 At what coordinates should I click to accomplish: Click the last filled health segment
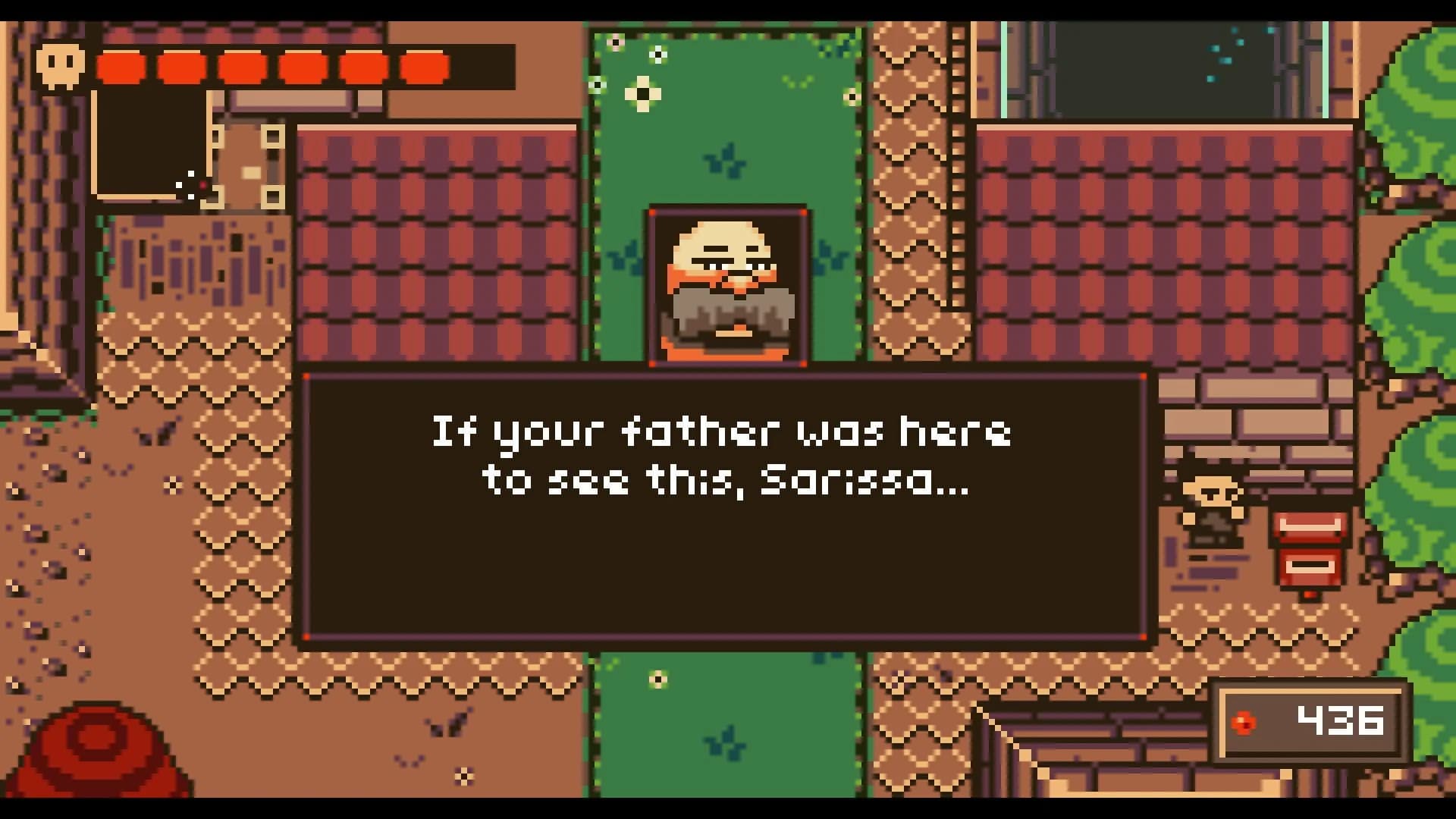point(422,67)
